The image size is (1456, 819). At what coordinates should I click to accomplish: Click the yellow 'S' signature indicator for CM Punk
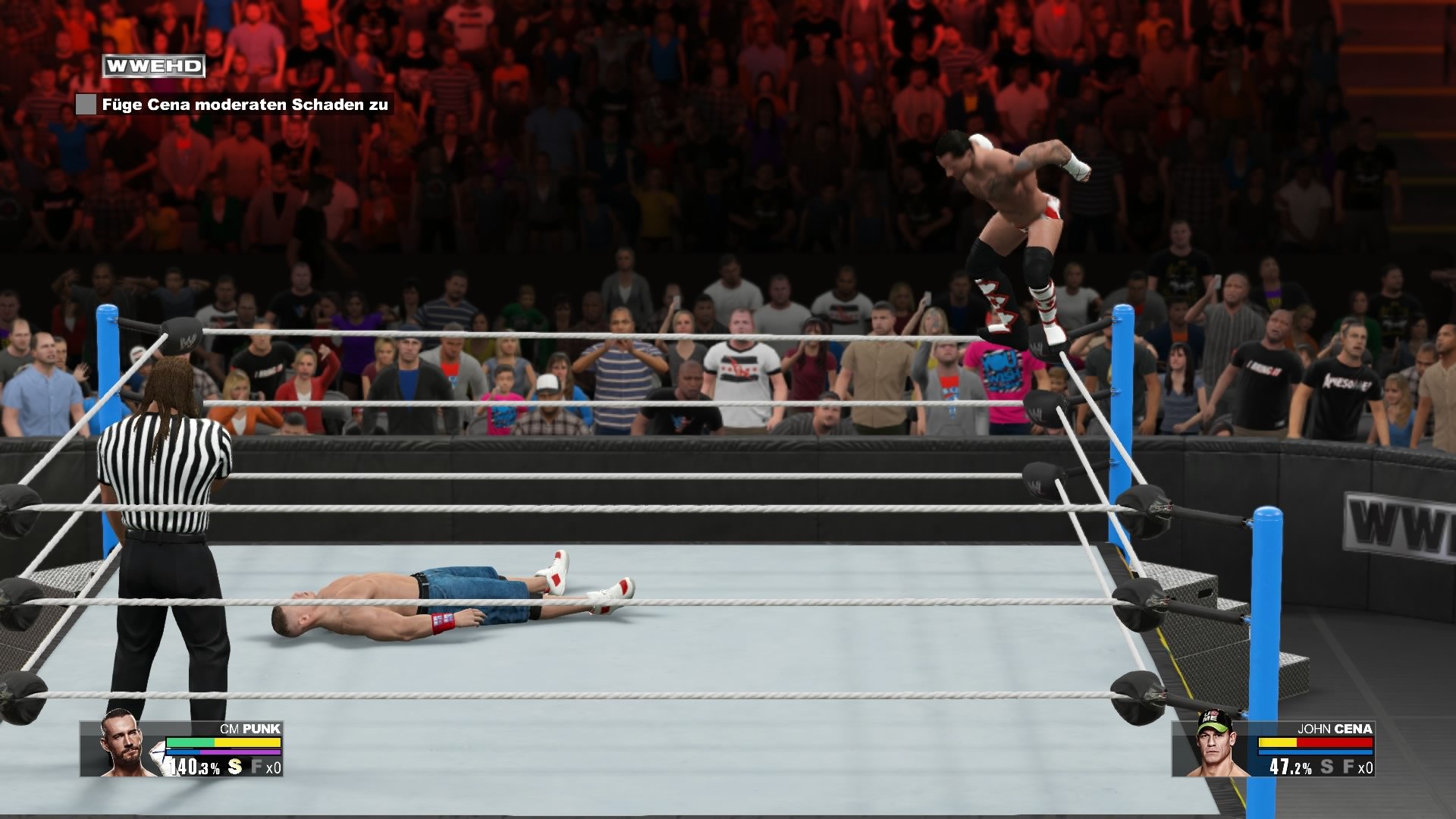[235, 766]
